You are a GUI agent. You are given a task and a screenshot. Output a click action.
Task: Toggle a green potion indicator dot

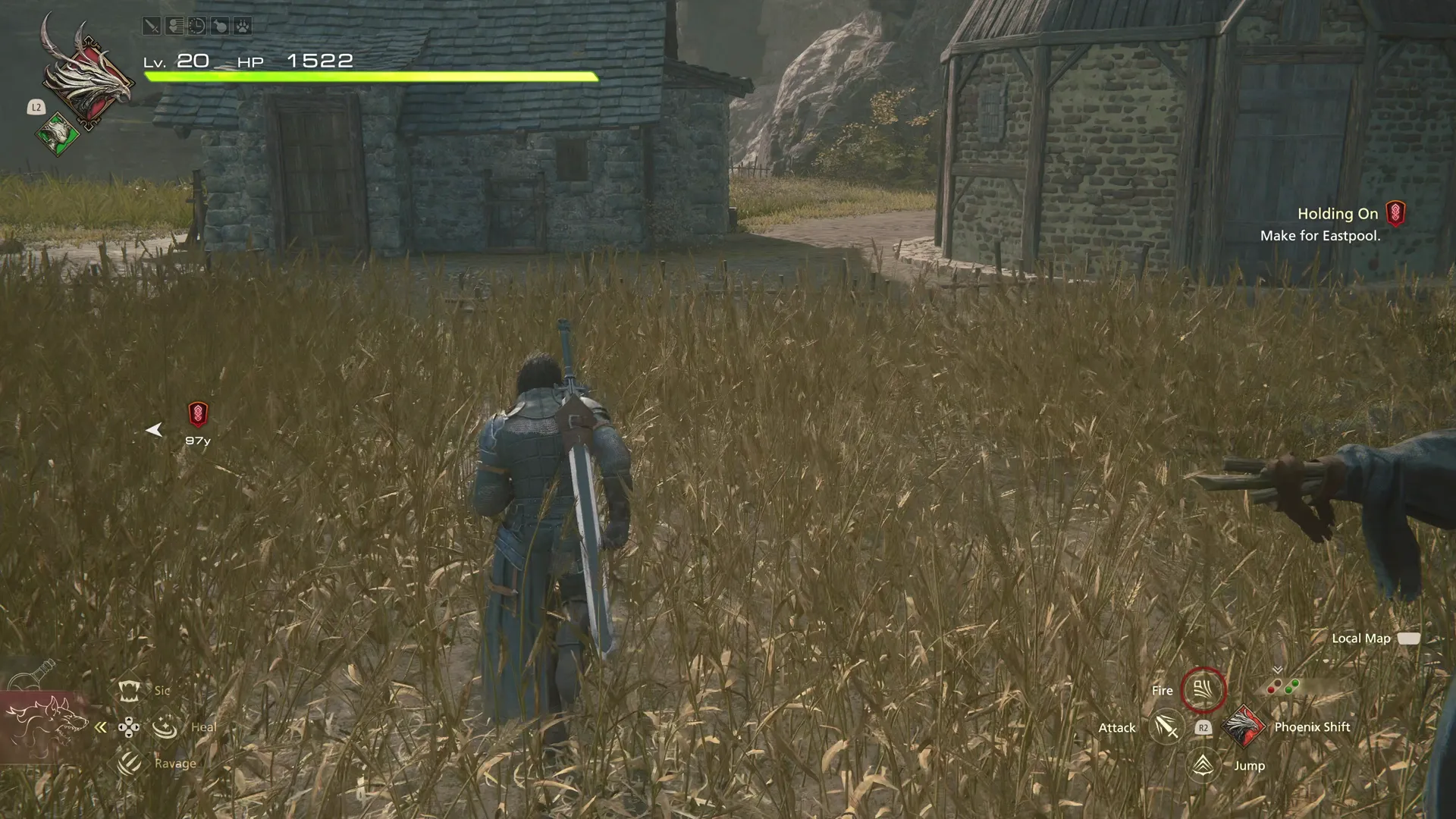1289,689
